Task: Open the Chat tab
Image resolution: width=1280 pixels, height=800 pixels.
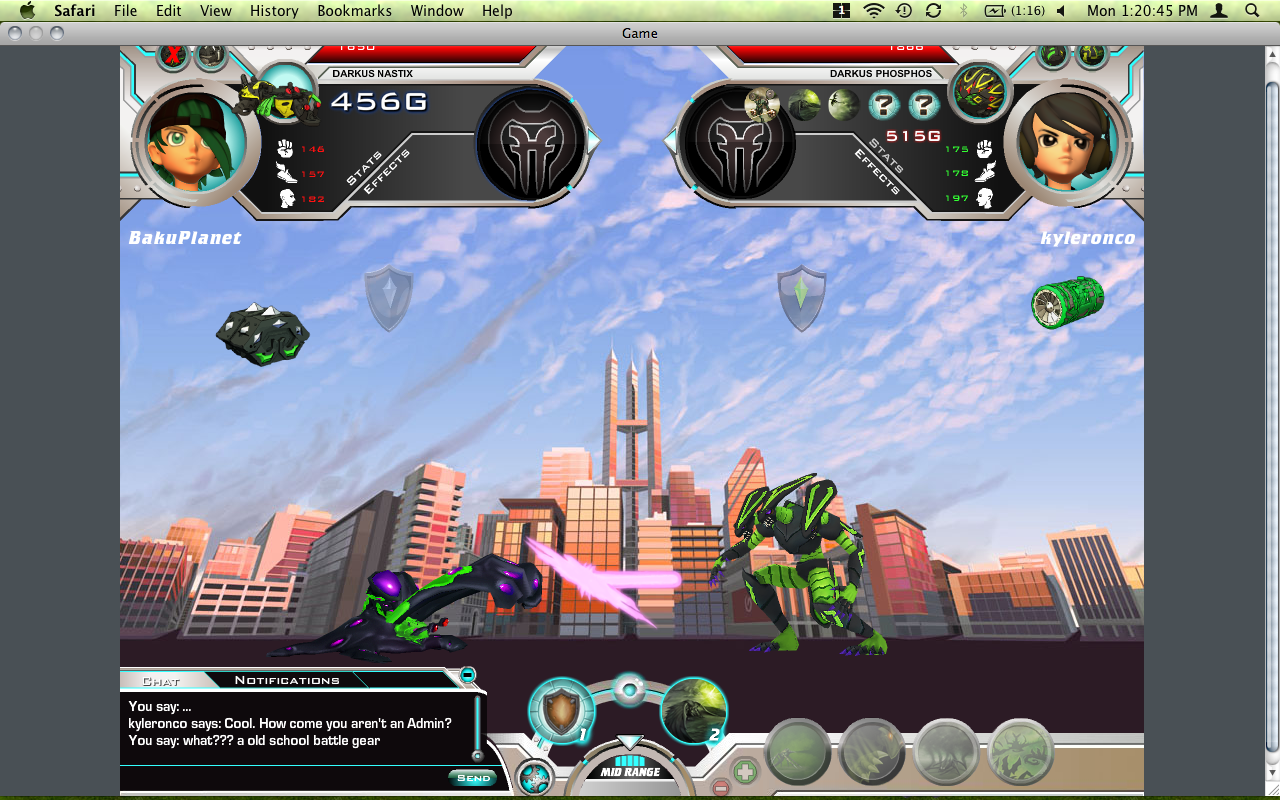Action: click(x=161, y=681)
